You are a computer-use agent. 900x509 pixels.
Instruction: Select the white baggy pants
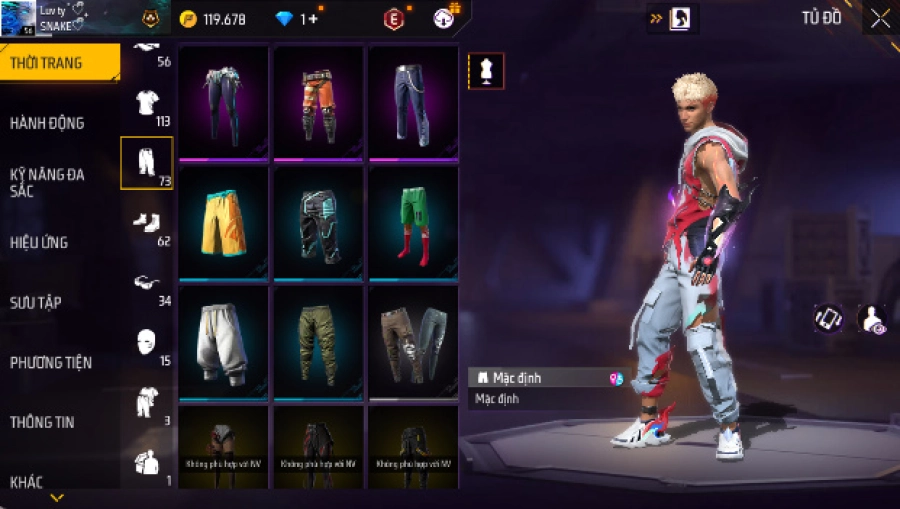223,343
